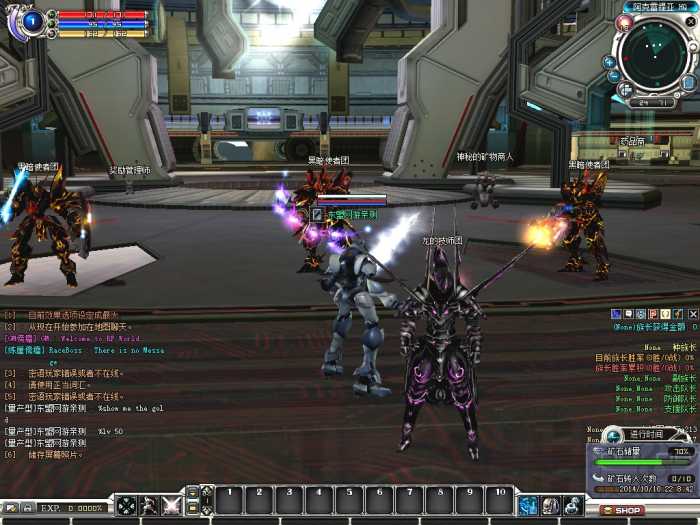Click the four-arrow movement icon in bottom bar

point(126,506)
